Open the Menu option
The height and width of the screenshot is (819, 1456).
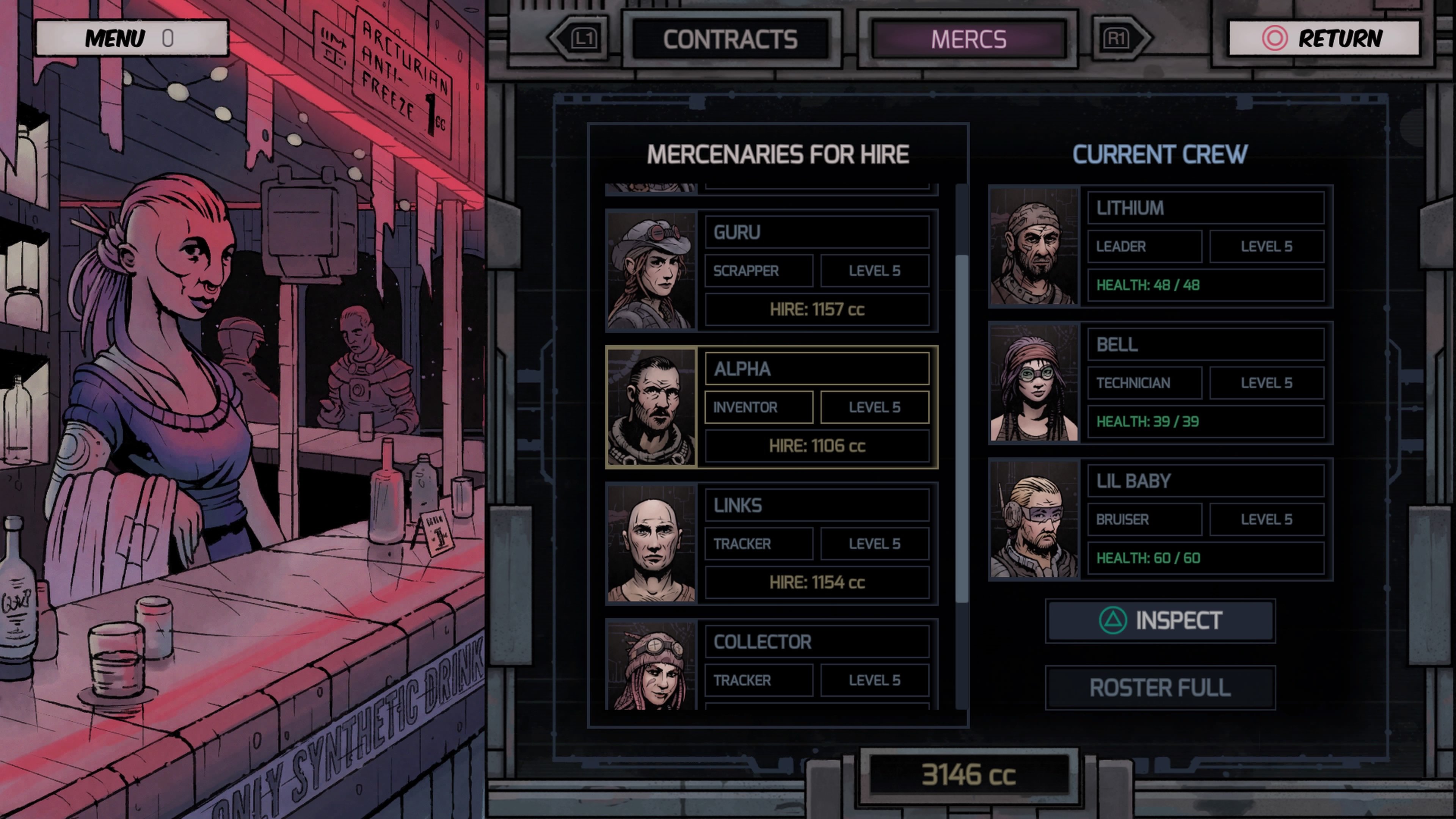coord(133,39)
